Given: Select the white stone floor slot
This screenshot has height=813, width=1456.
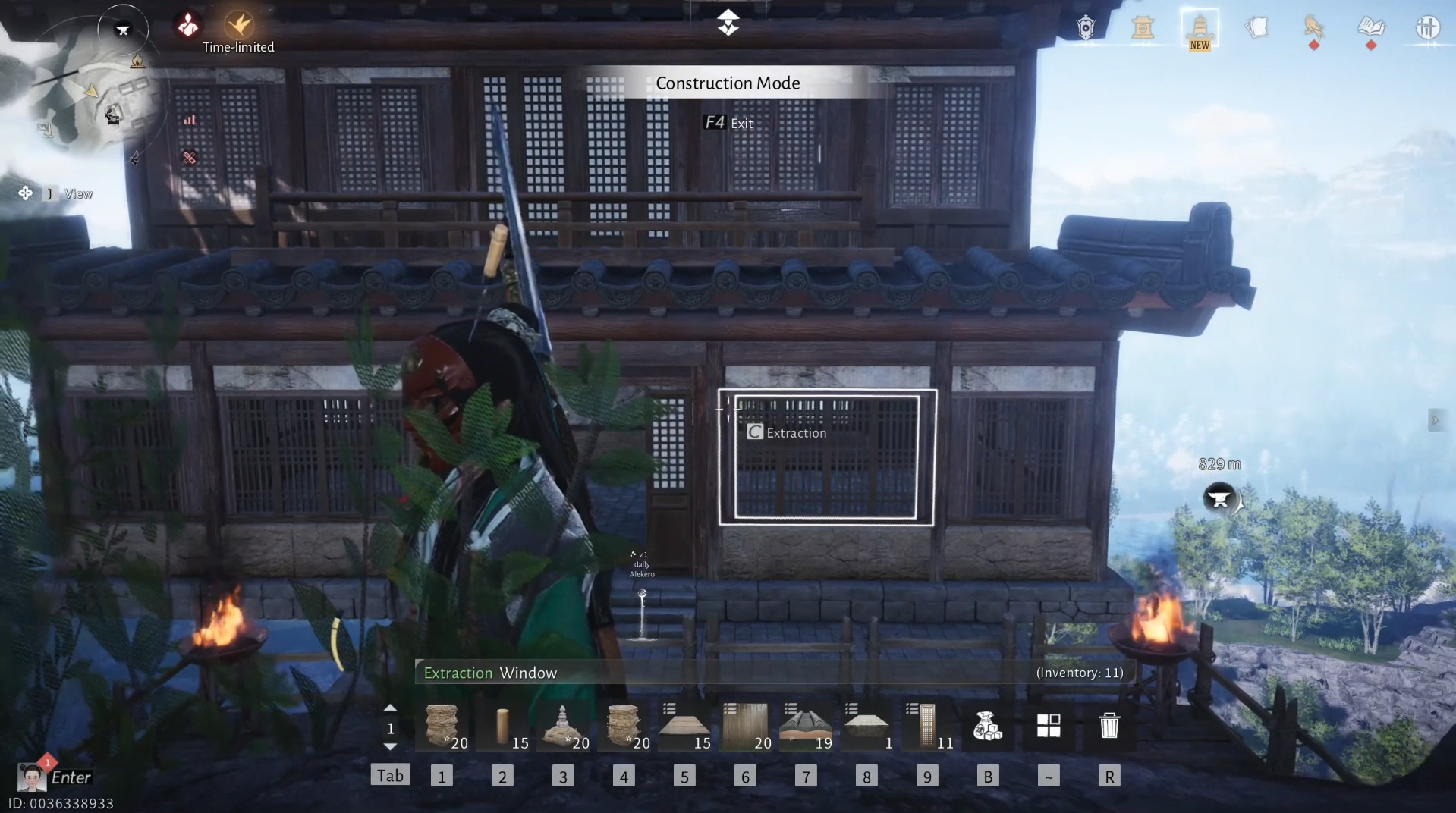Looking at the screenshot, I should (x=866, y=727).
